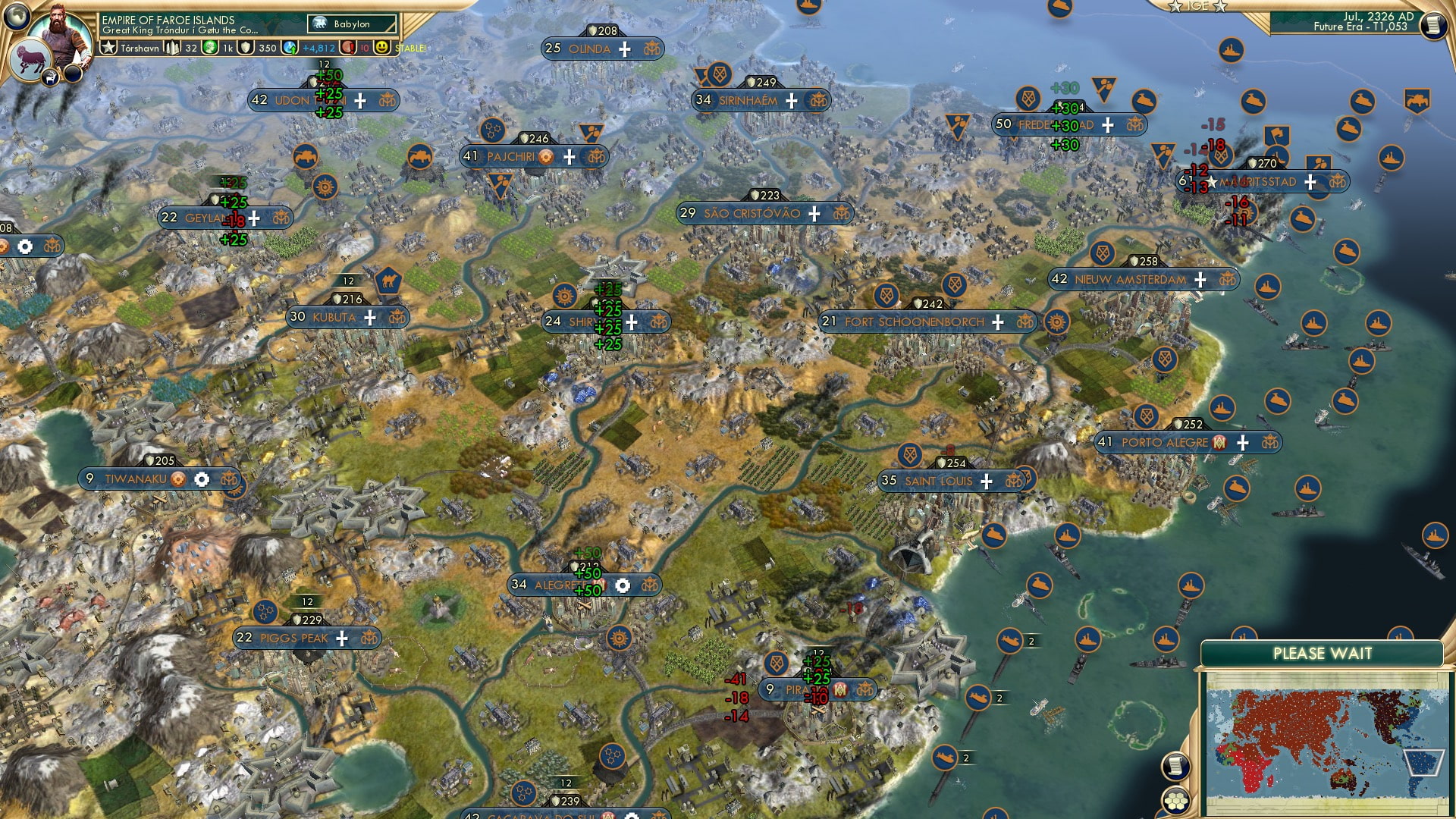
Task: Open the scroll menu beside the date
Action: [1432, 25]
